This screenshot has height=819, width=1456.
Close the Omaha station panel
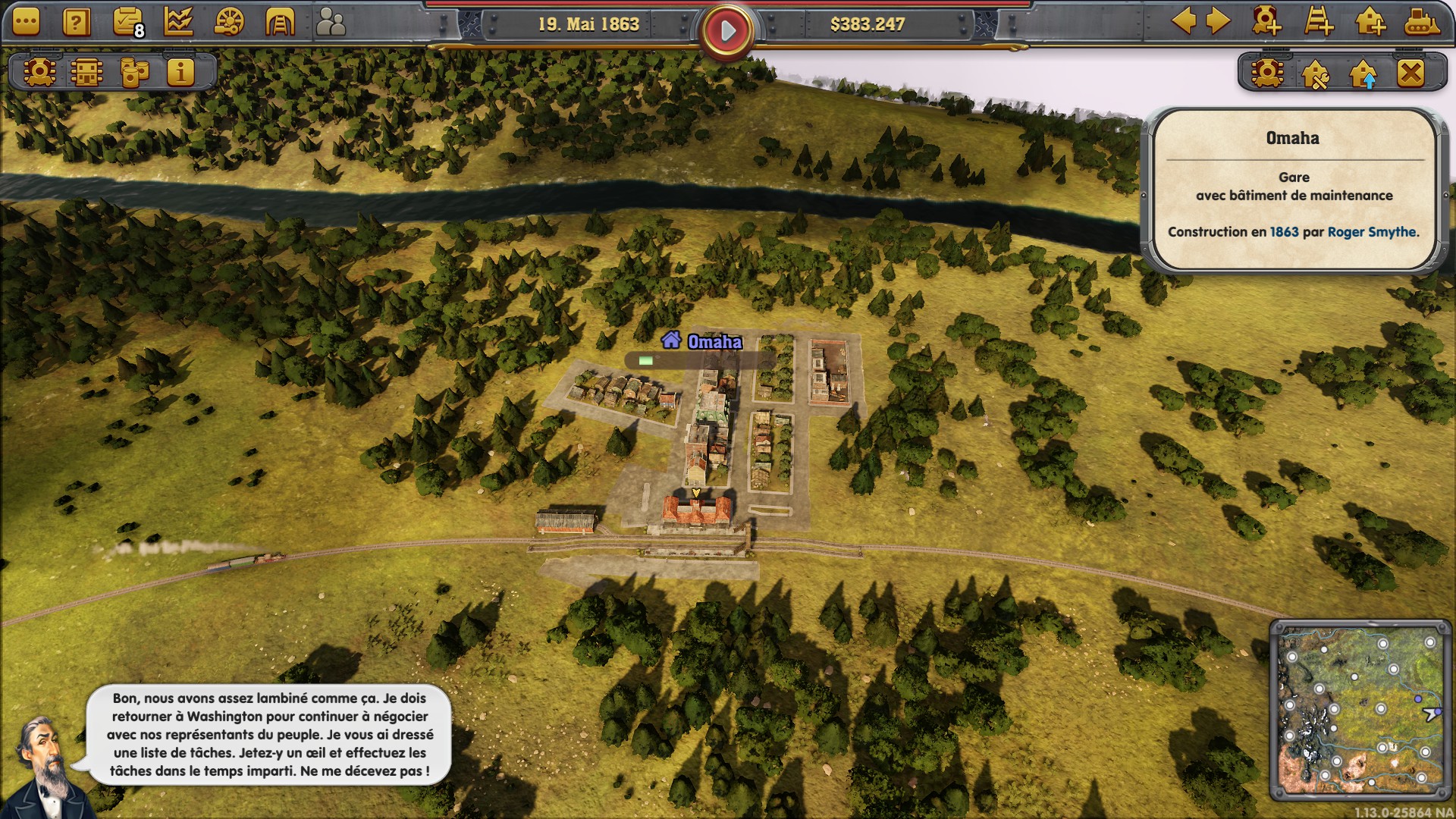pos(1410,74)
